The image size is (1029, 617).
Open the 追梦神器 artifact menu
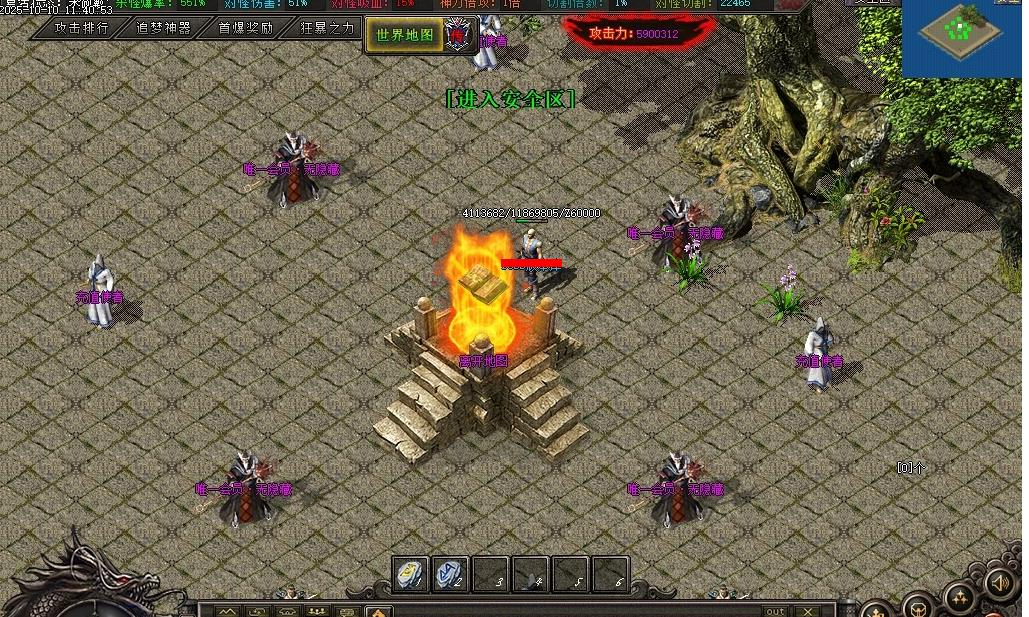pos(164,28)
